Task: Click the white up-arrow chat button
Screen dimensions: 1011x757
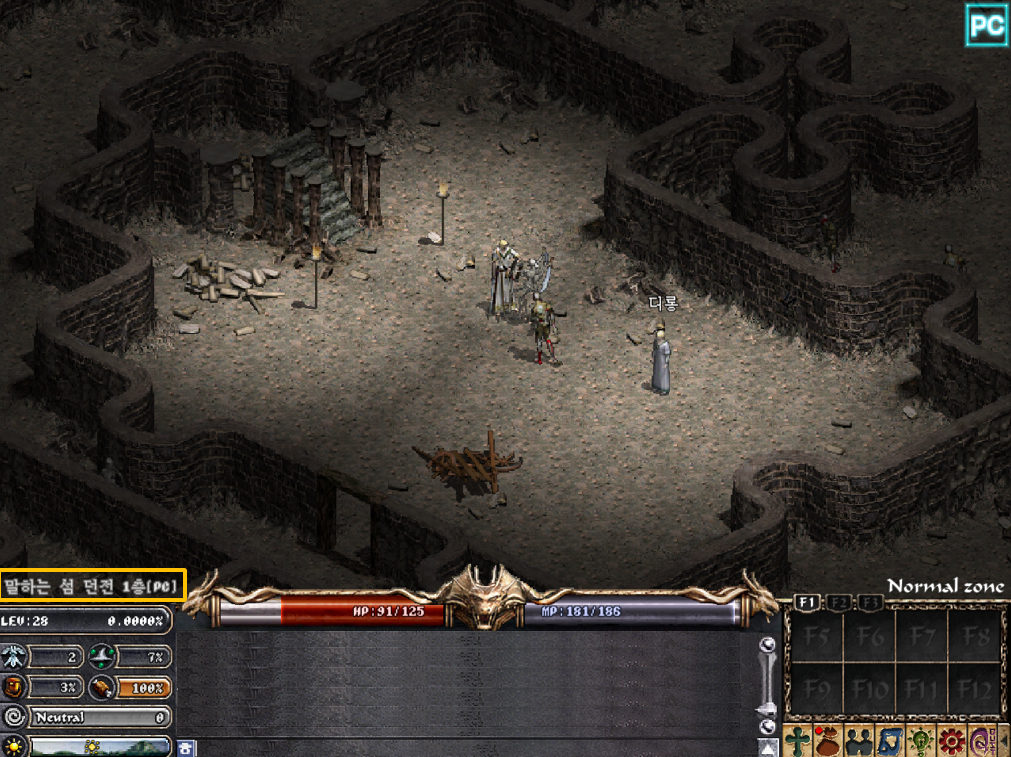Action: (767, 748)
